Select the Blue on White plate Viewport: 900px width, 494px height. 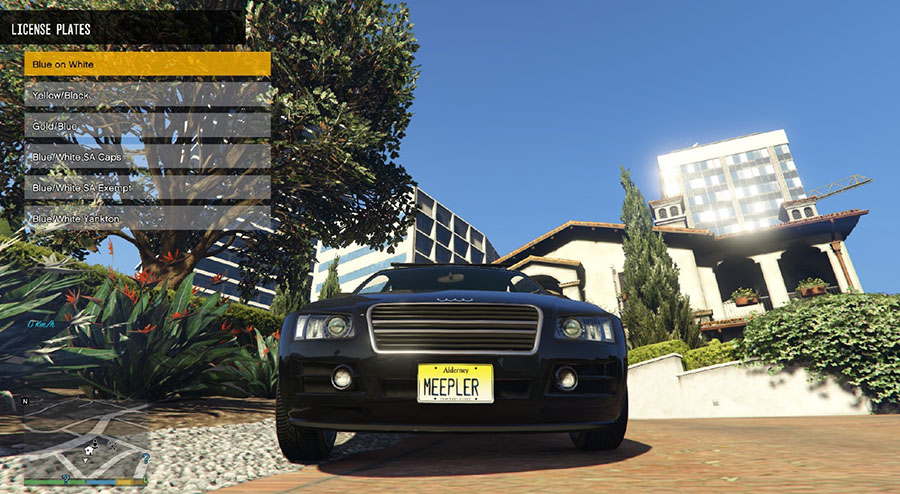tap(147, 64)
